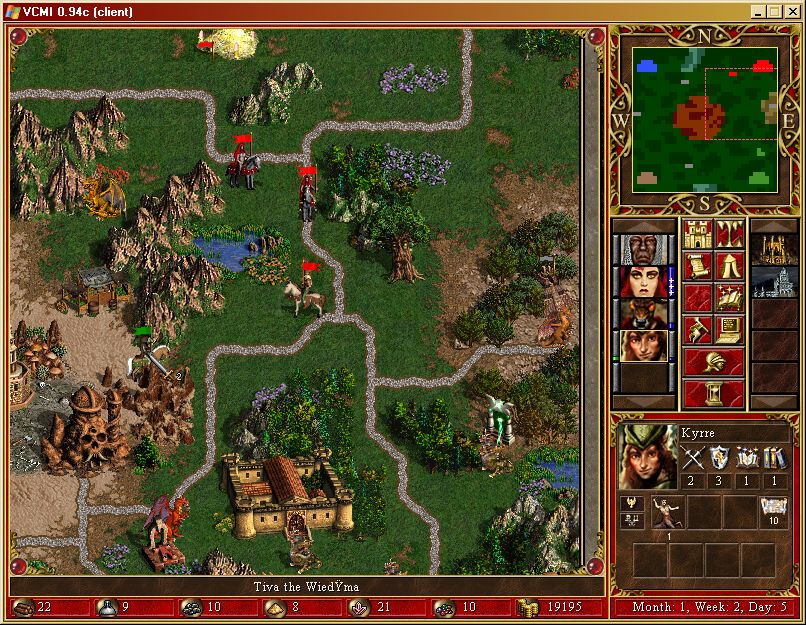This screenshot has width=806, height=625.
Task: Choose the horned beast hero portrait
Action: pos(635,314)
